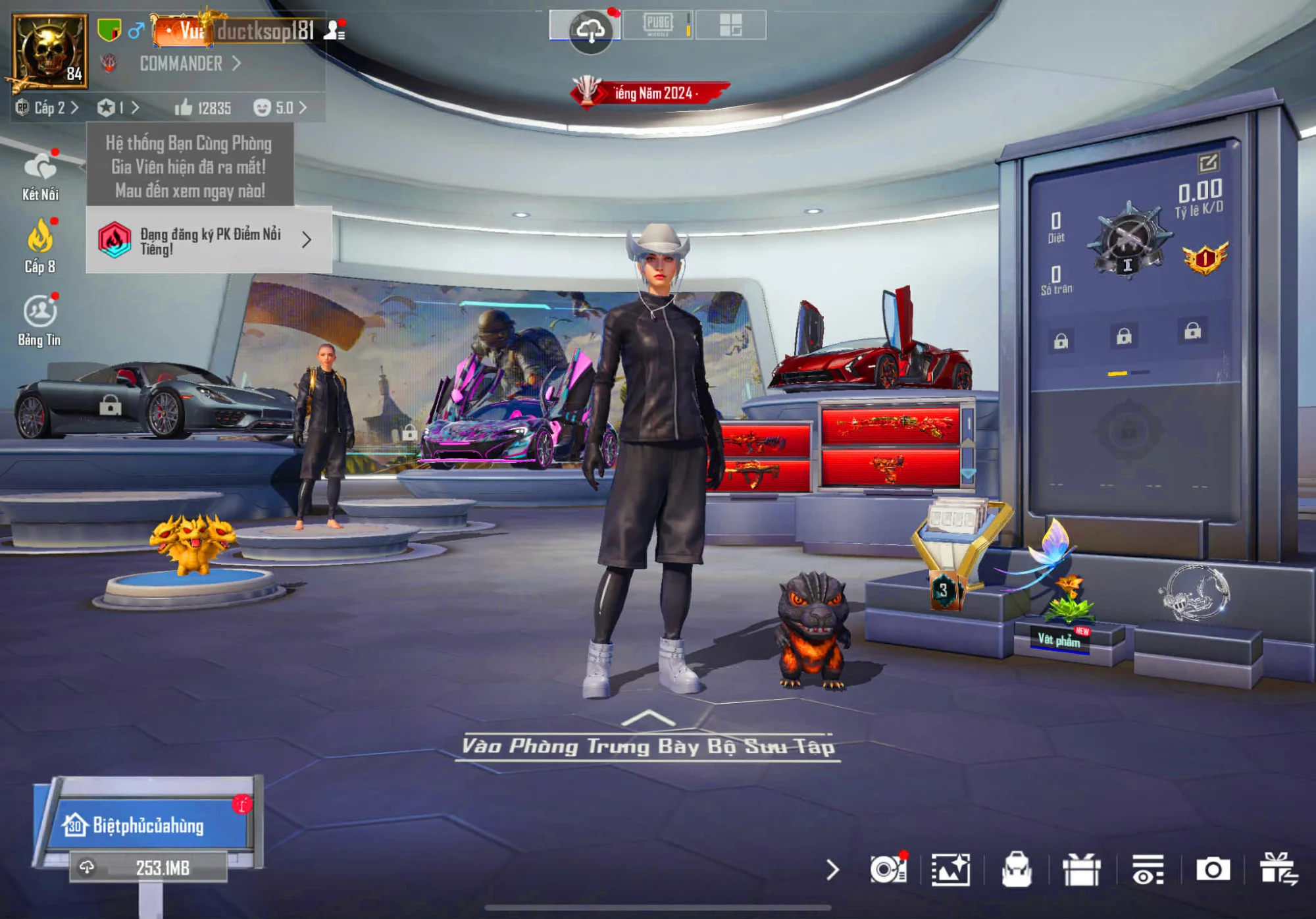Open the Biệtphủcủahùng home sign
Viewport: 1316px width, 919px height.
(147, 826)
